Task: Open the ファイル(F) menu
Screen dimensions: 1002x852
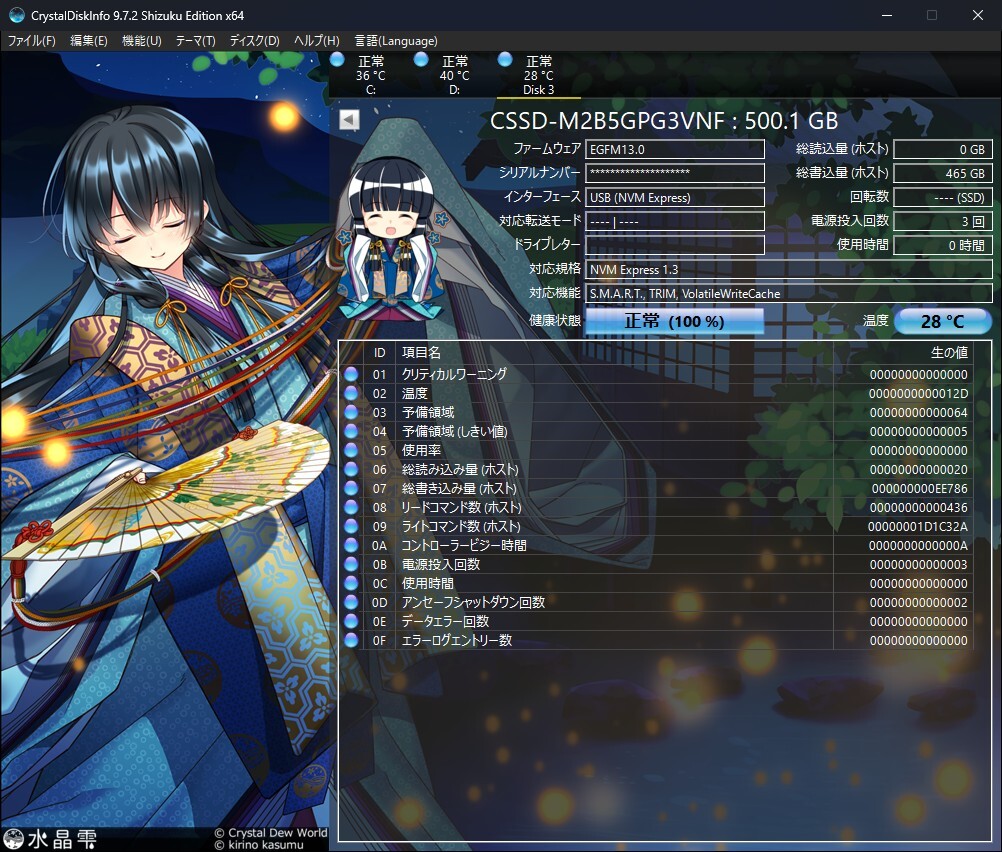Action: pyautogui.click(x=32, y=41)
